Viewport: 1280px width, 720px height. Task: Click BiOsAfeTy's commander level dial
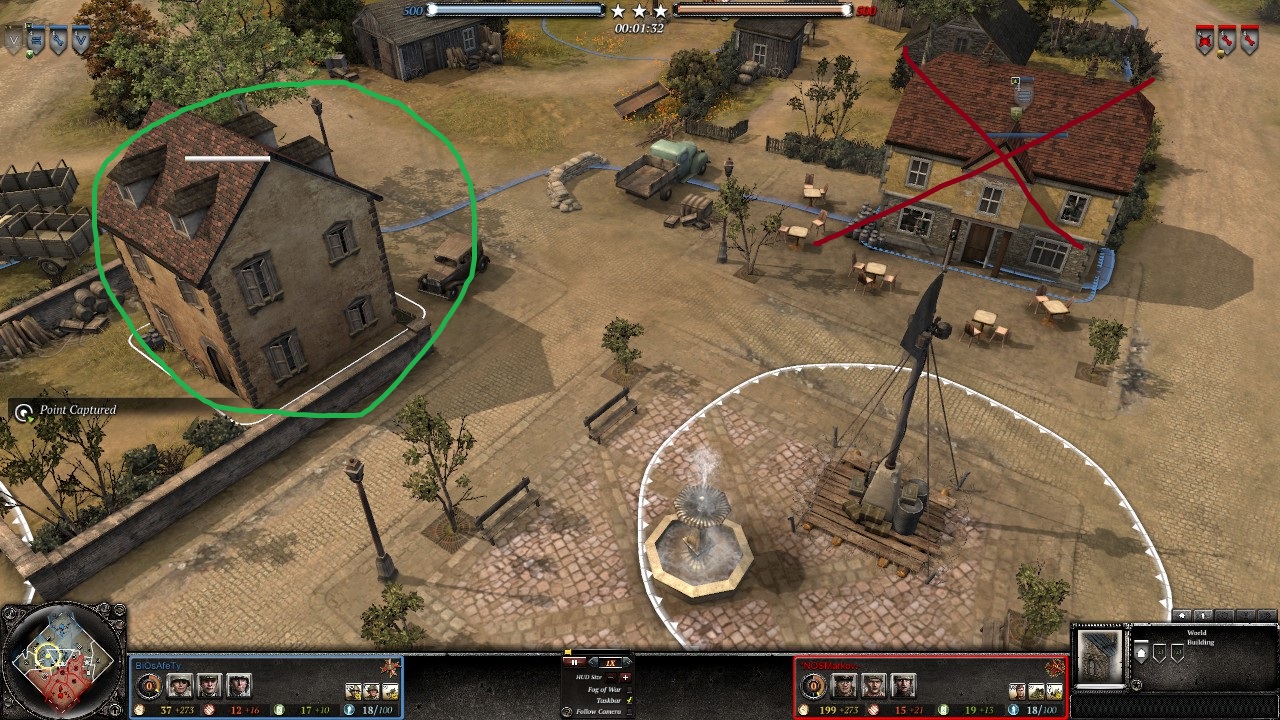point(150,686)
